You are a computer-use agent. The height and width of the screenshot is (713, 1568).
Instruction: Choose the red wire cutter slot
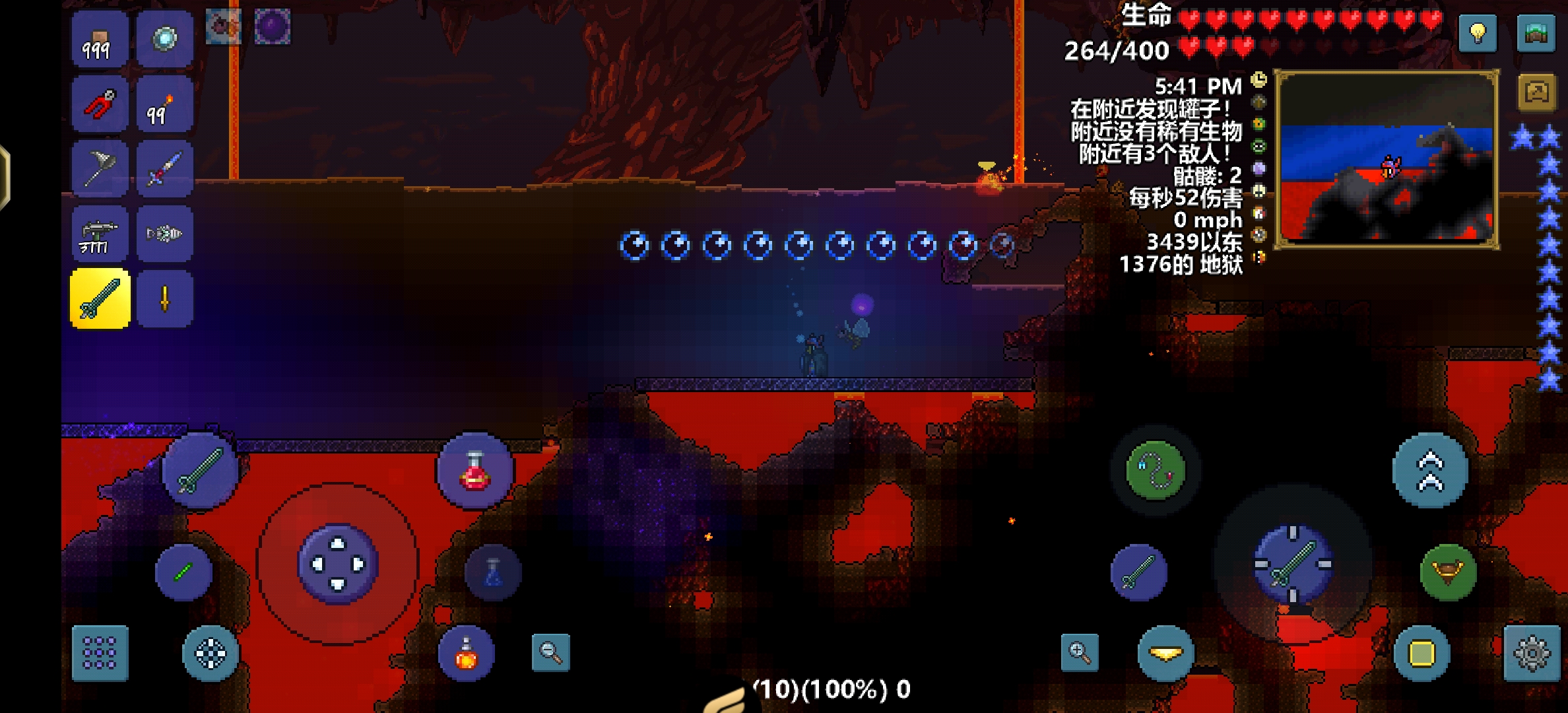(x=100, y=104)
